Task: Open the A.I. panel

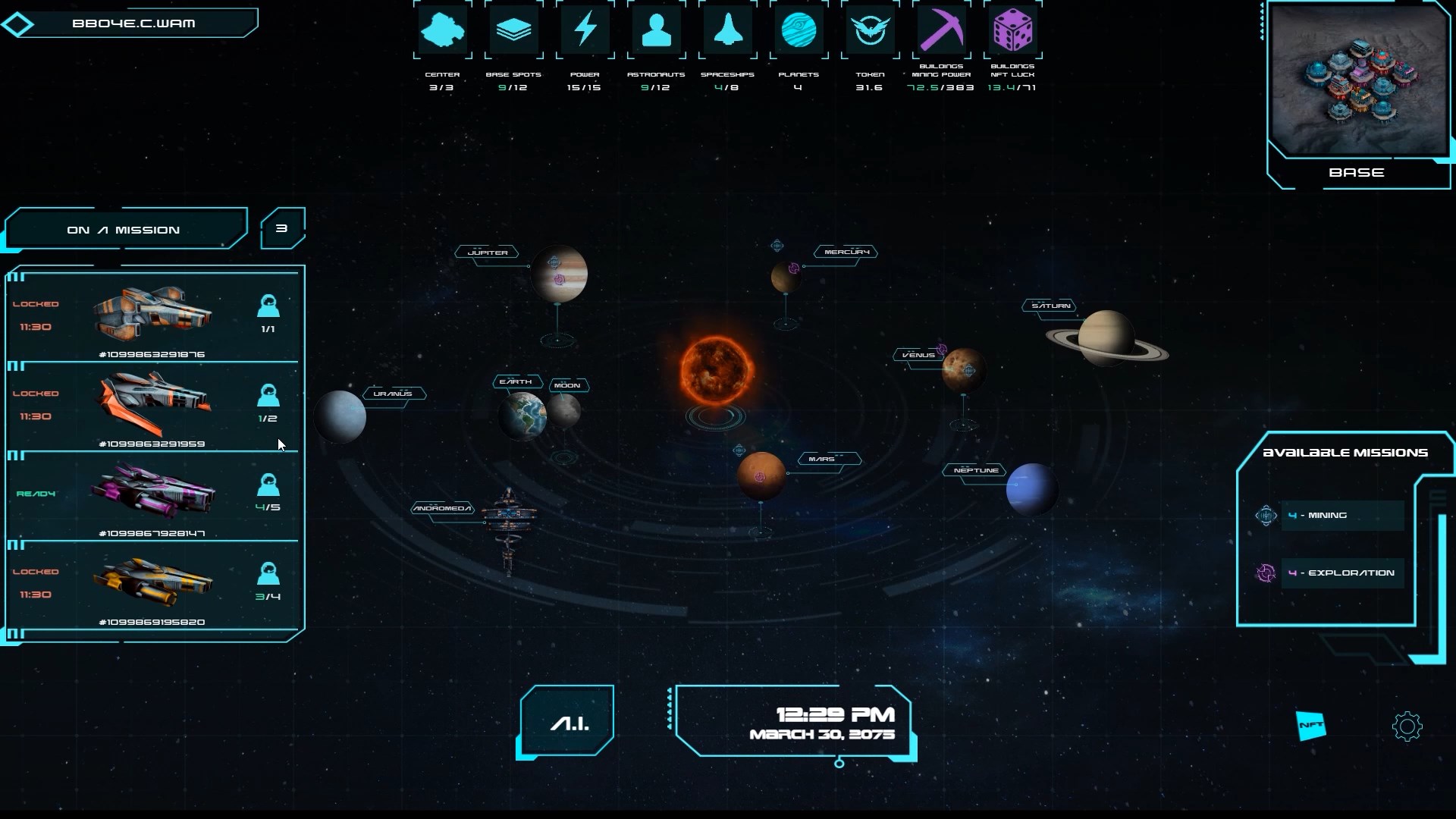Action: [x=569, y=722]
